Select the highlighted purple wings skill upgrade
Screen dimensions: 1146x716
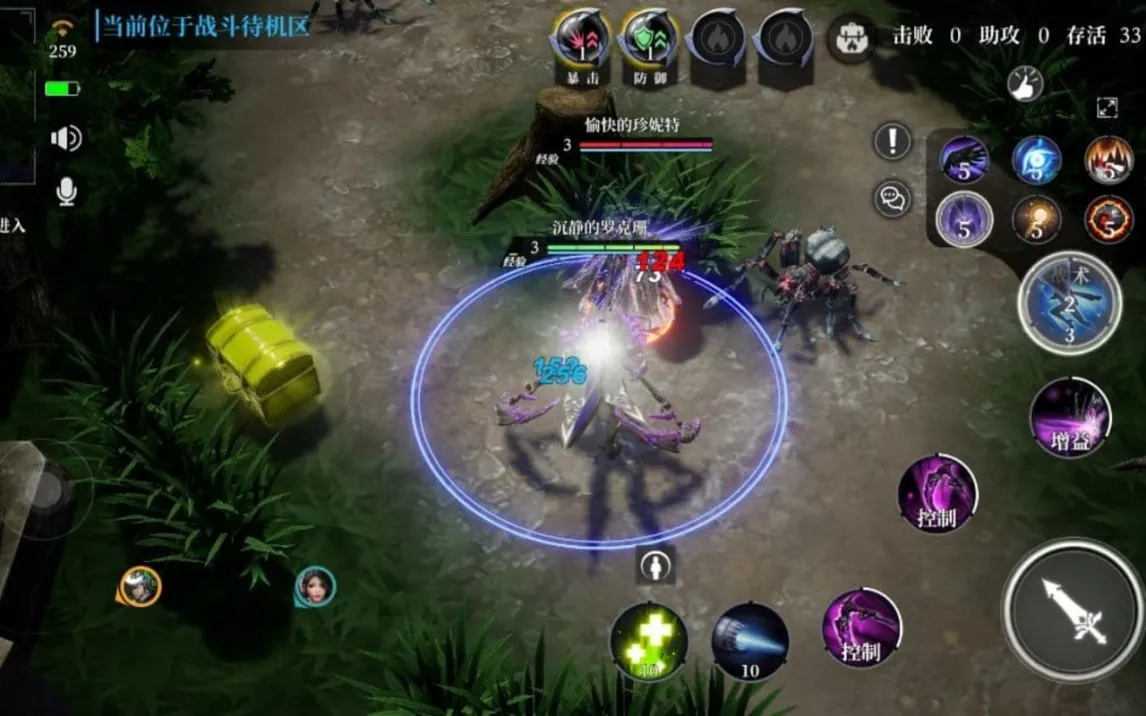click(964, 219)
